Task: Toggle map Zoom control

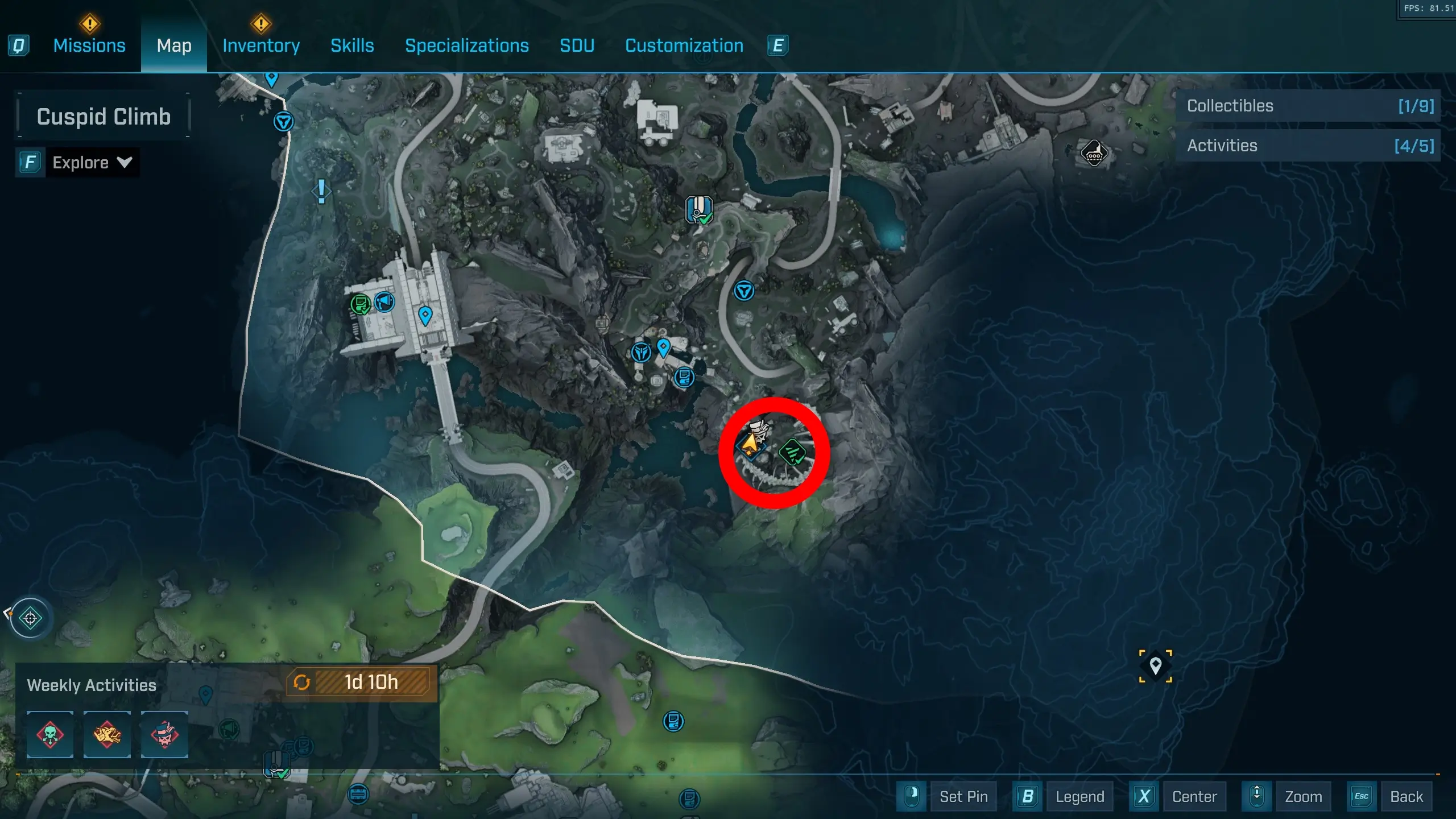Action: (x=1304, y=796)
